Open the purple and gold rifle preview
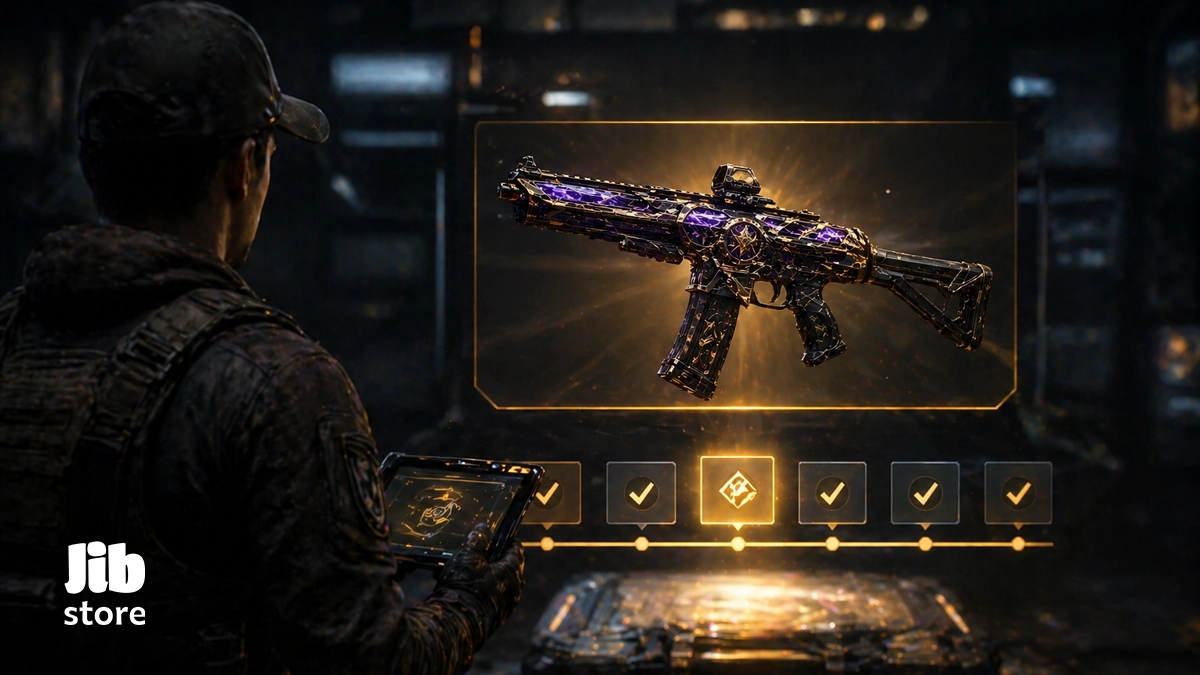This screenshot has width=1200, height=675. click(x=744, y=265)
